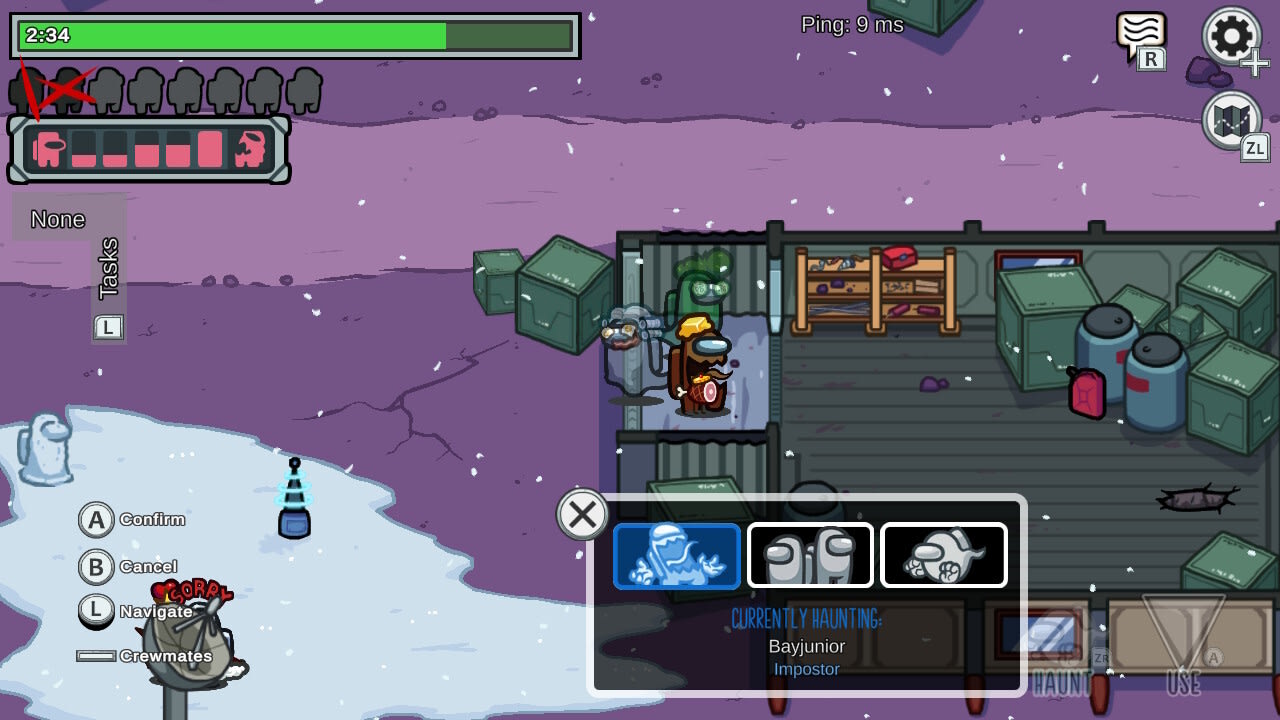Select the blue haunting ghost option
The height and width of the screenshot is (720, 1280).
[677, 556]
